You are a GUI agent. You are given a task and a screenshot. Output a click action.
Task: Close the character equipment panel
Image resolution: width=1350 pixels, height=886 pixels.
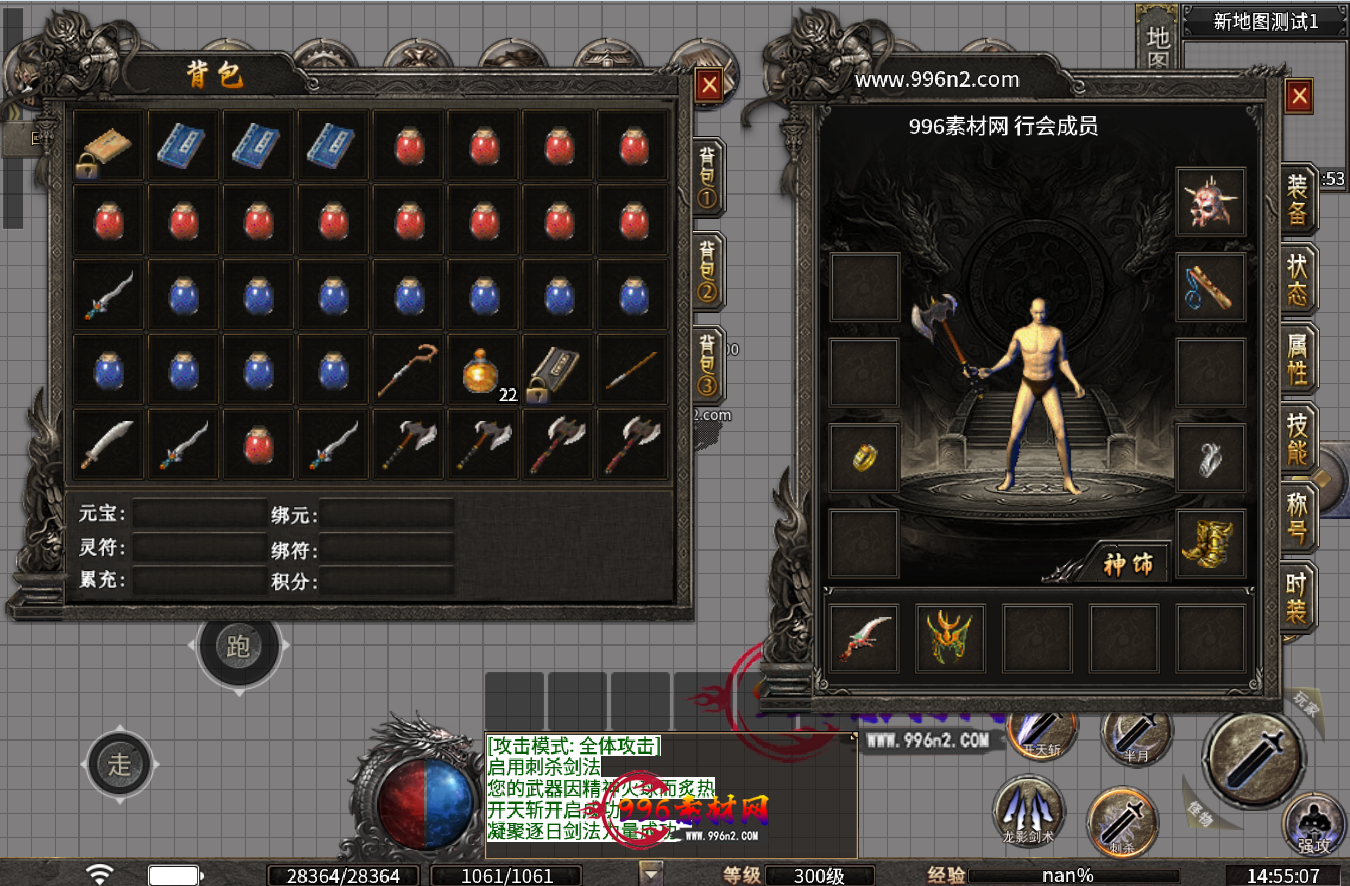(x=1299, y=96)
